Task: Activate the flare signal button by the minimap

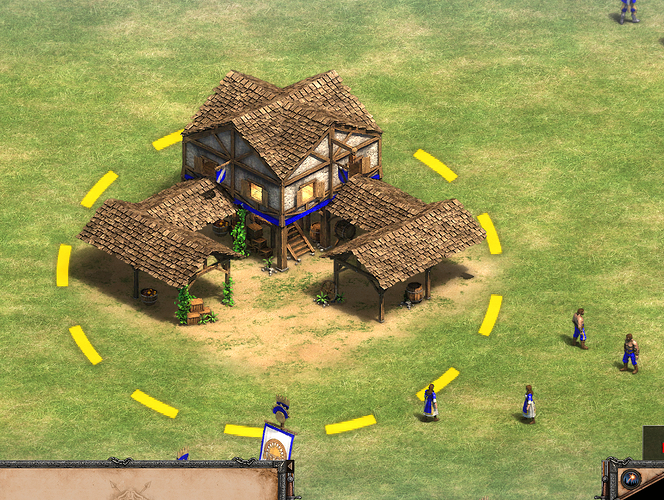Action: (x=631, y=479)
